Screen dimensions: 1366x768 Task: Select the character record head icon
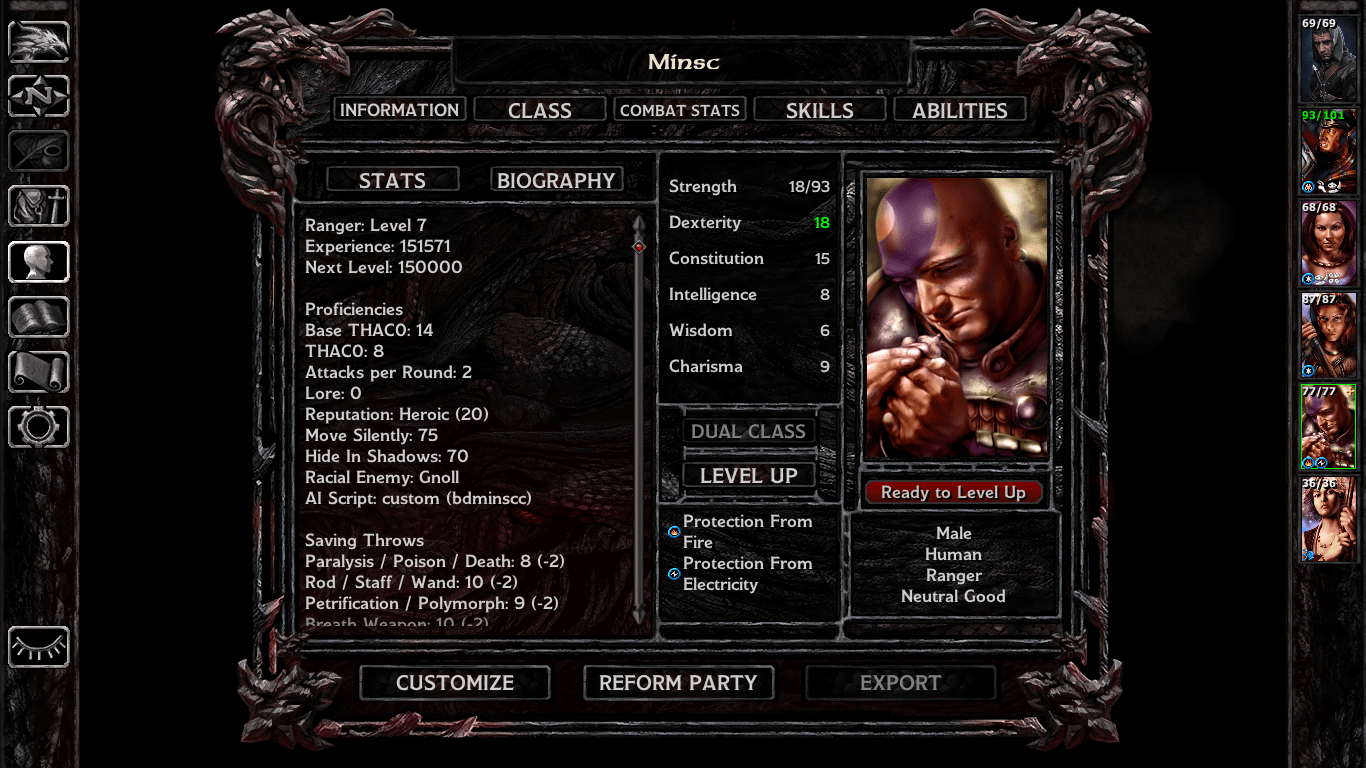(x=38, y=262)
